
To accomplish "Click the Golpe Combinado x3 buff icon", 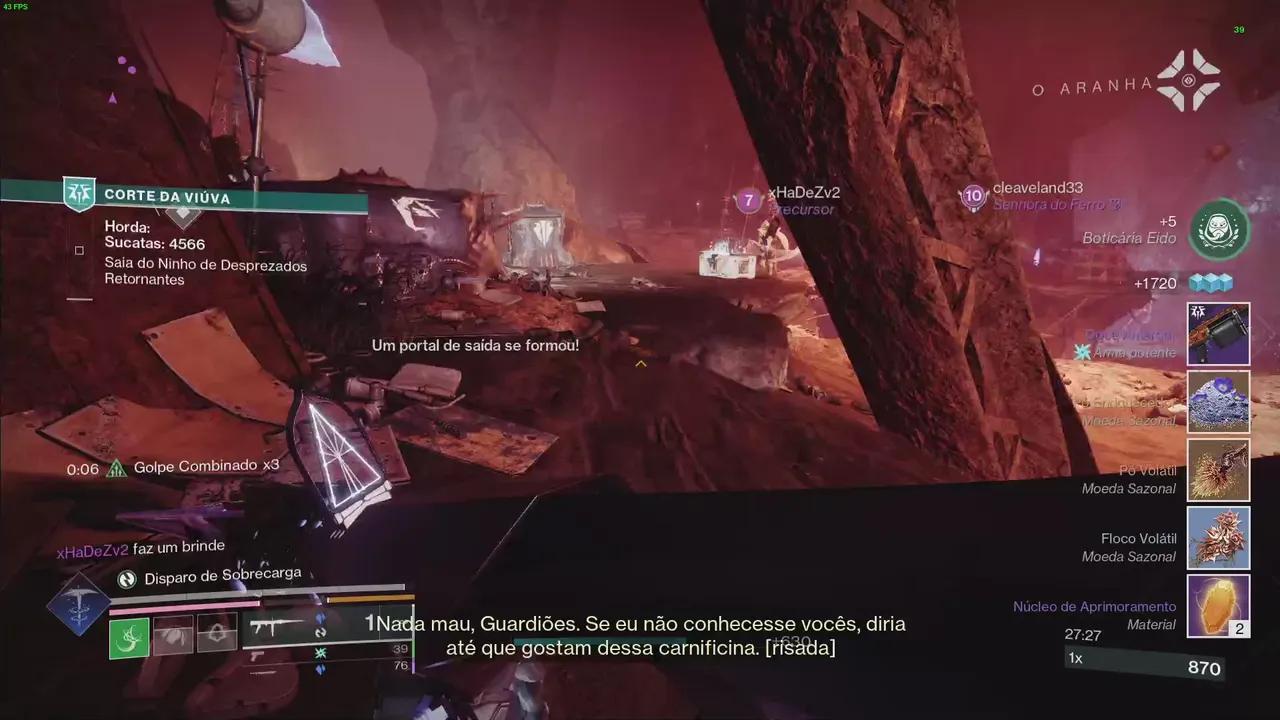I will click(x=117, y=467).
